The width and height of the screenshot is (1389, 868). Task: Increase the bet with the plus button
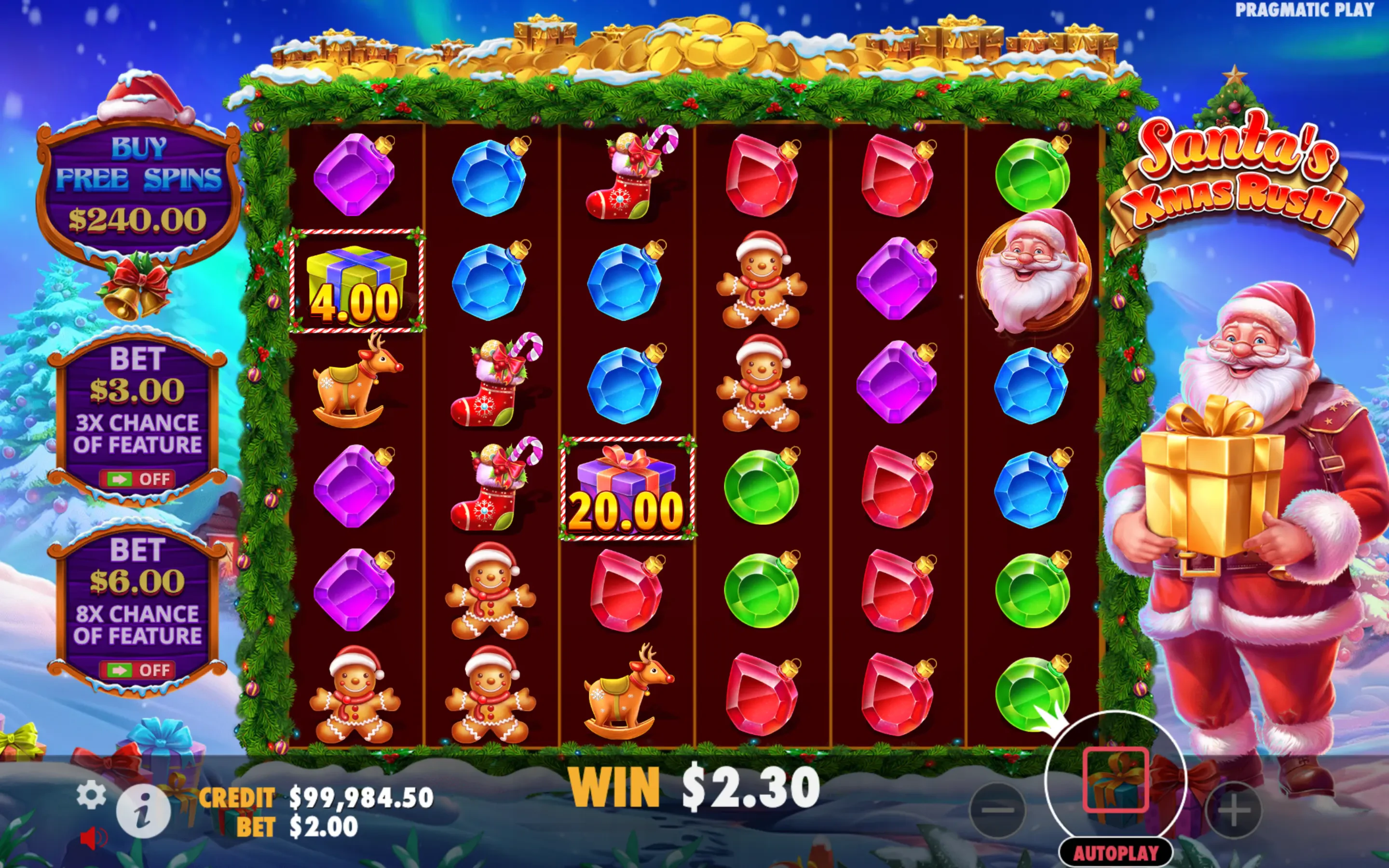1234,810
